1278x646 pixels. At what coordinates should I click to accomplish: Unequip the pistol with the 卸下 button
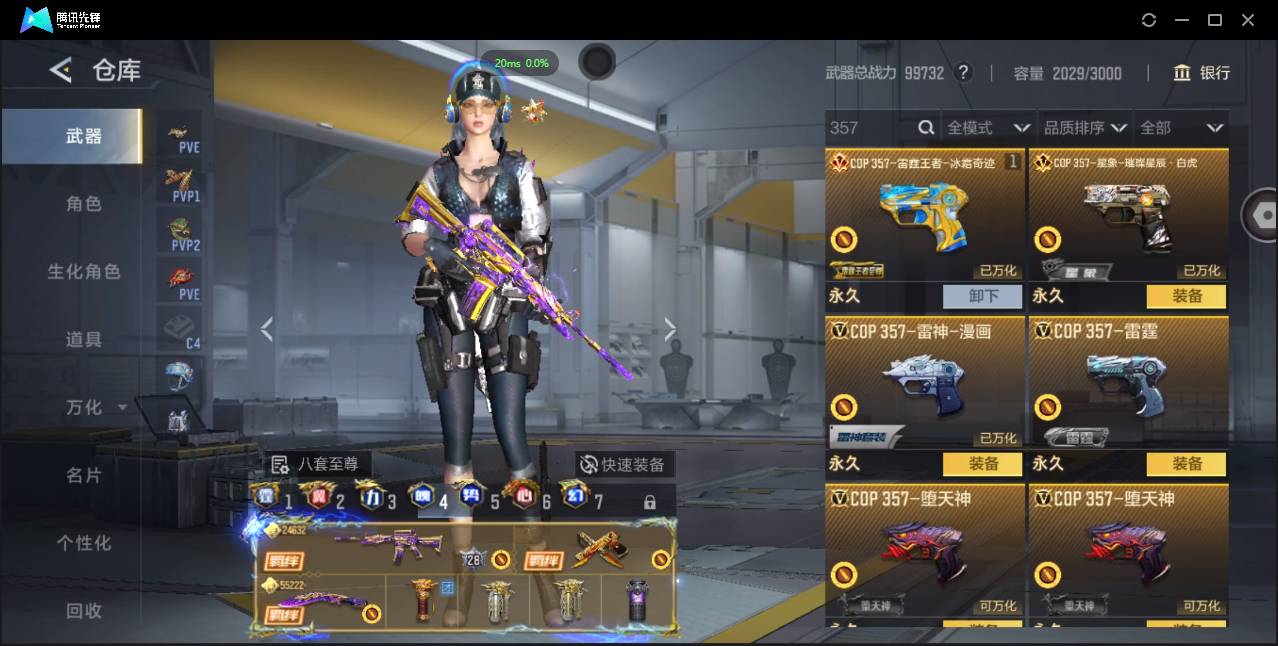pos(983,296)
